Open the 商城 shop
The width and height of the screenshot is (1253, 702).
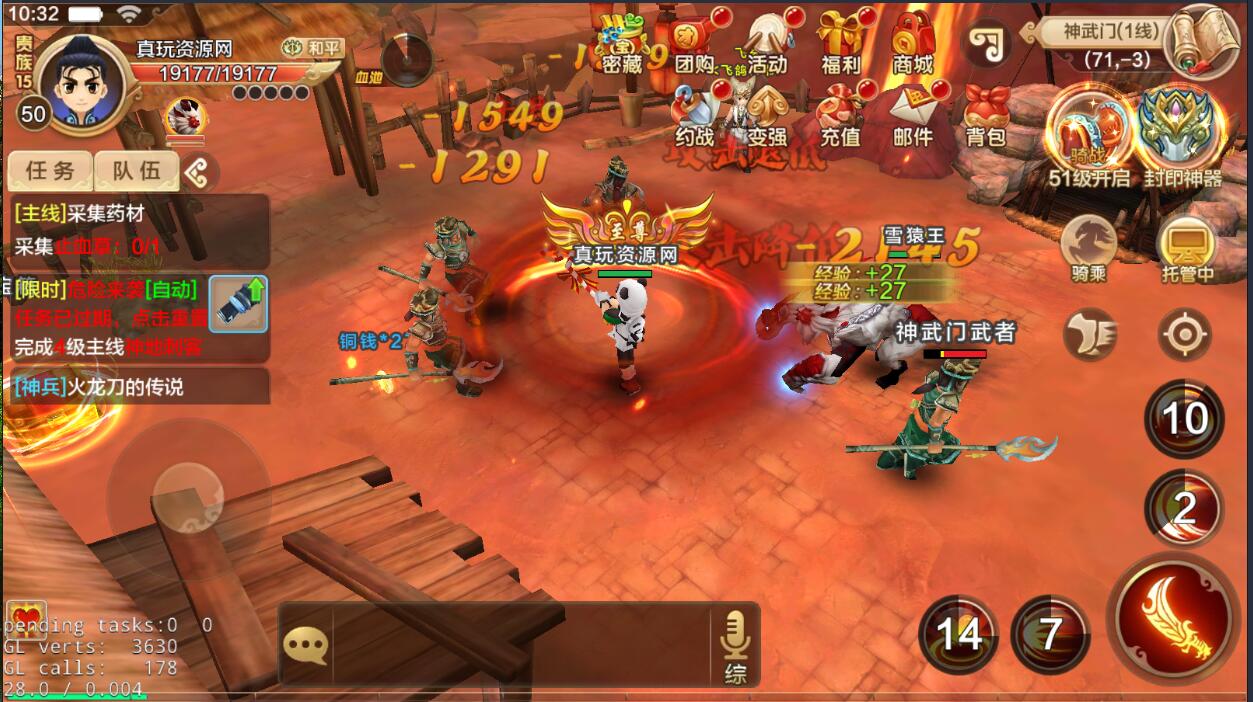coord(912,46)
